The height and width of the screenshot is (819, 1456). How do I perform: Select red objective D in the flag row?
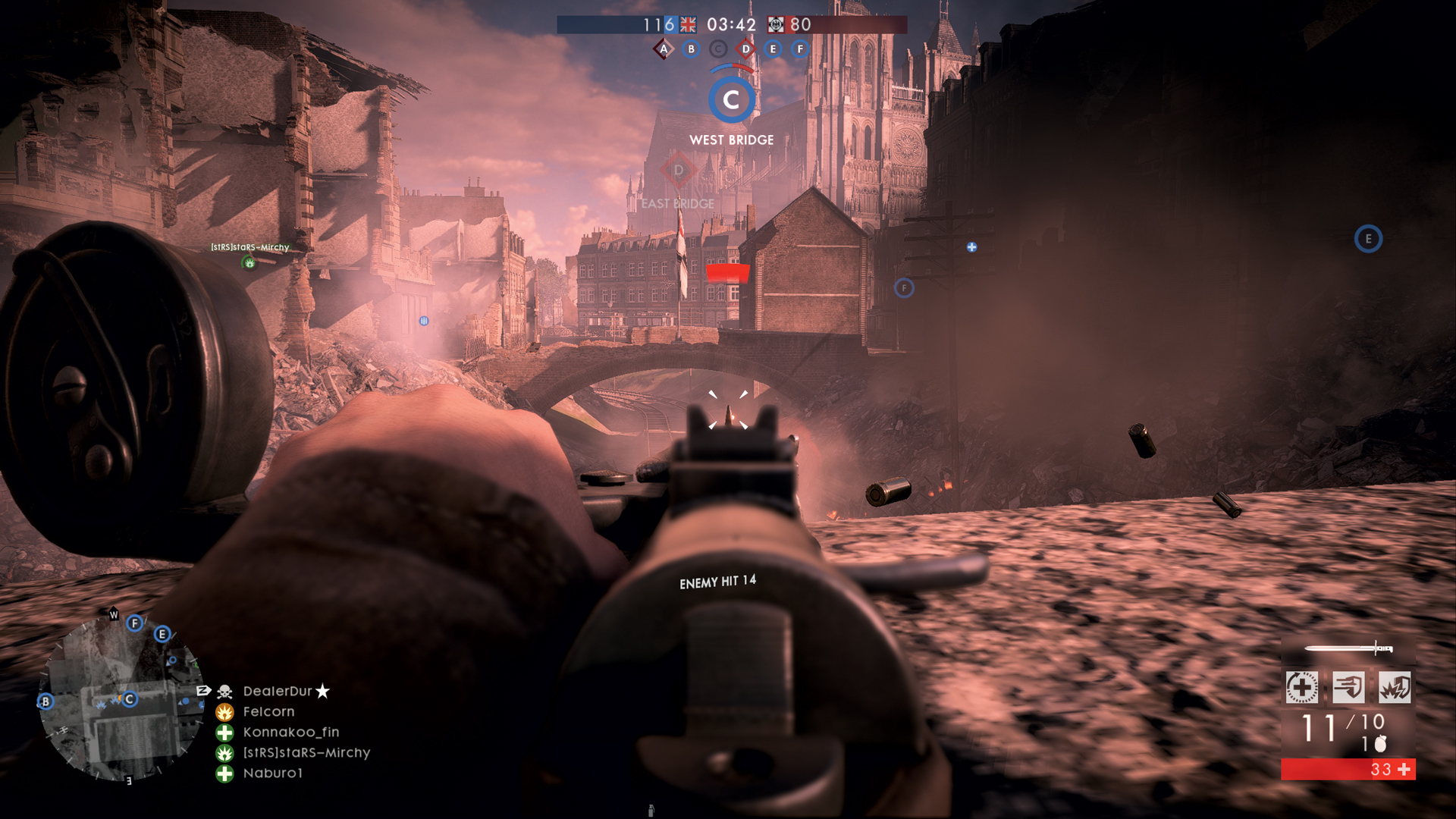click(x=745, y=49)
